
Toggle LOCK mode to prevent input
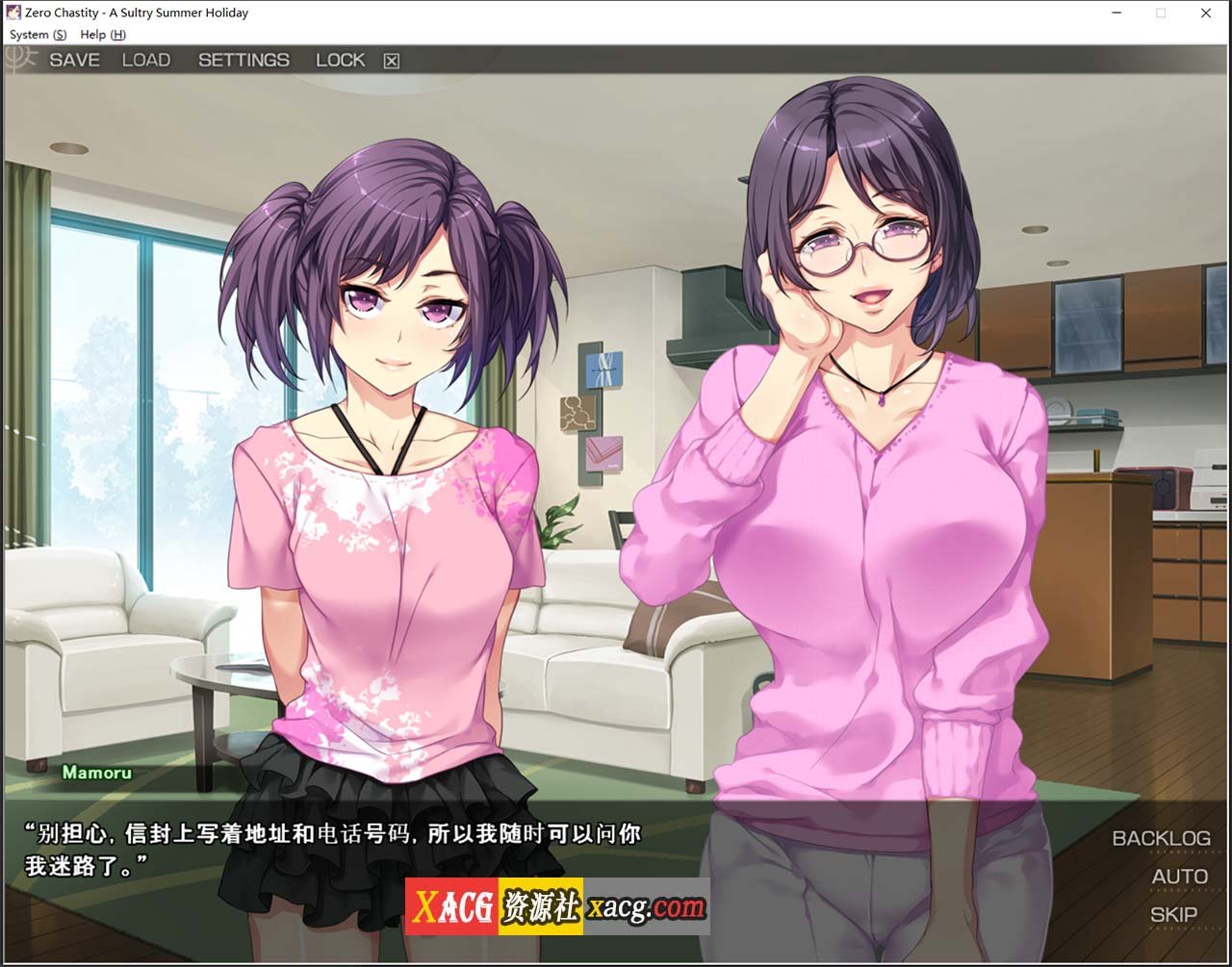tap(341, 60)
